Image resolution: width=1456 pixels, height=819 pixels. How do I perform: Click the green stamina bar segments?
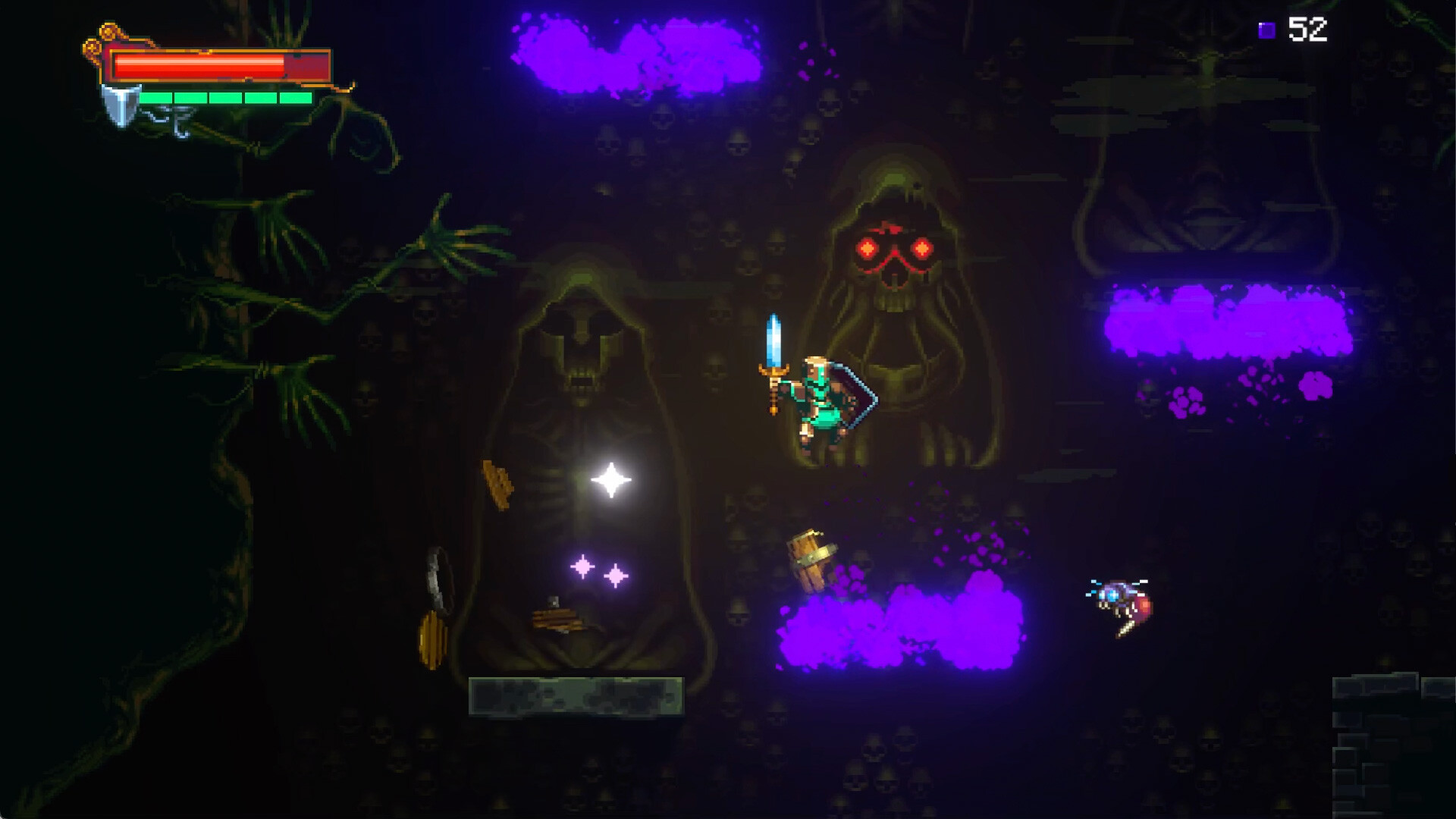coord(227,97)
